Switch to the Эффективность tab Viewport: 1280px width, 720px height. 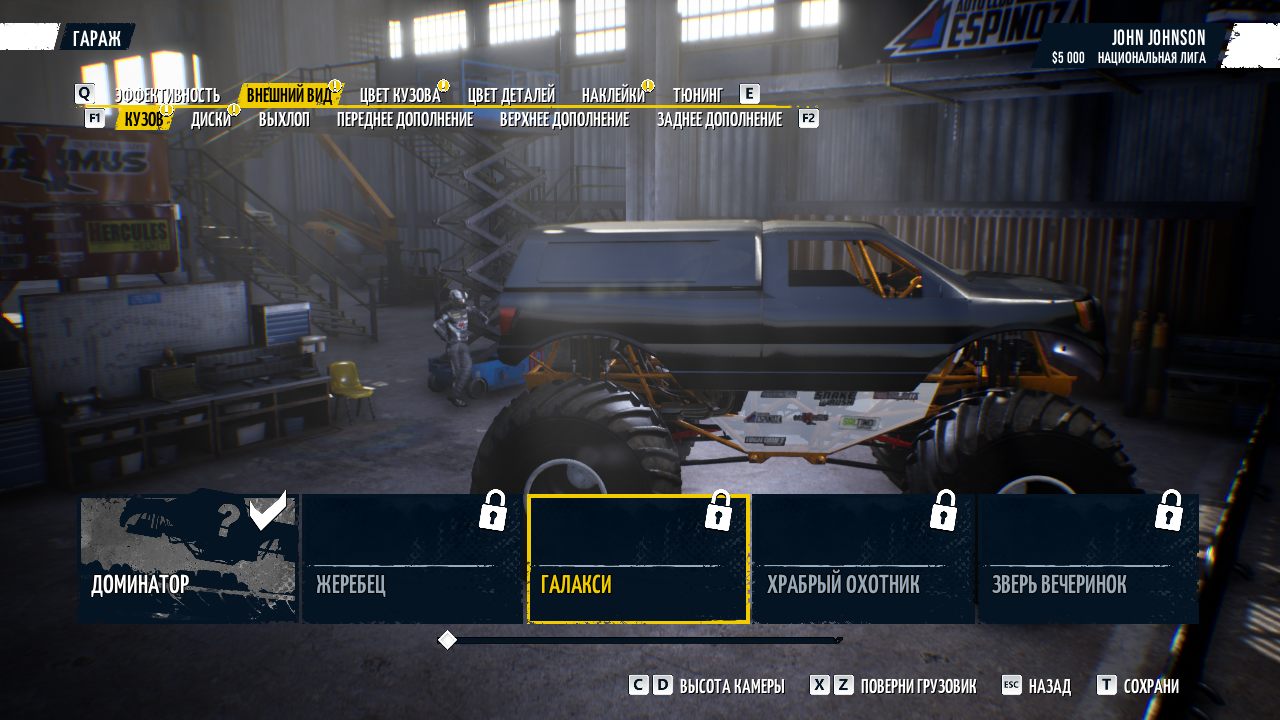pos(166,95)
